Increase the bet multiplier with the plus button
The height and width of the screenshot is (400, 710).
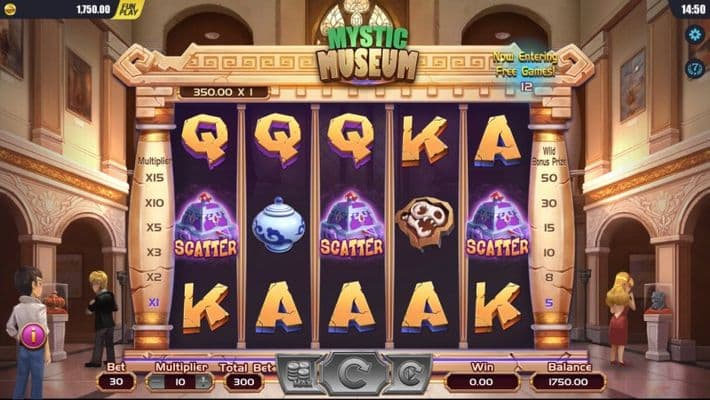click(203, 381)
